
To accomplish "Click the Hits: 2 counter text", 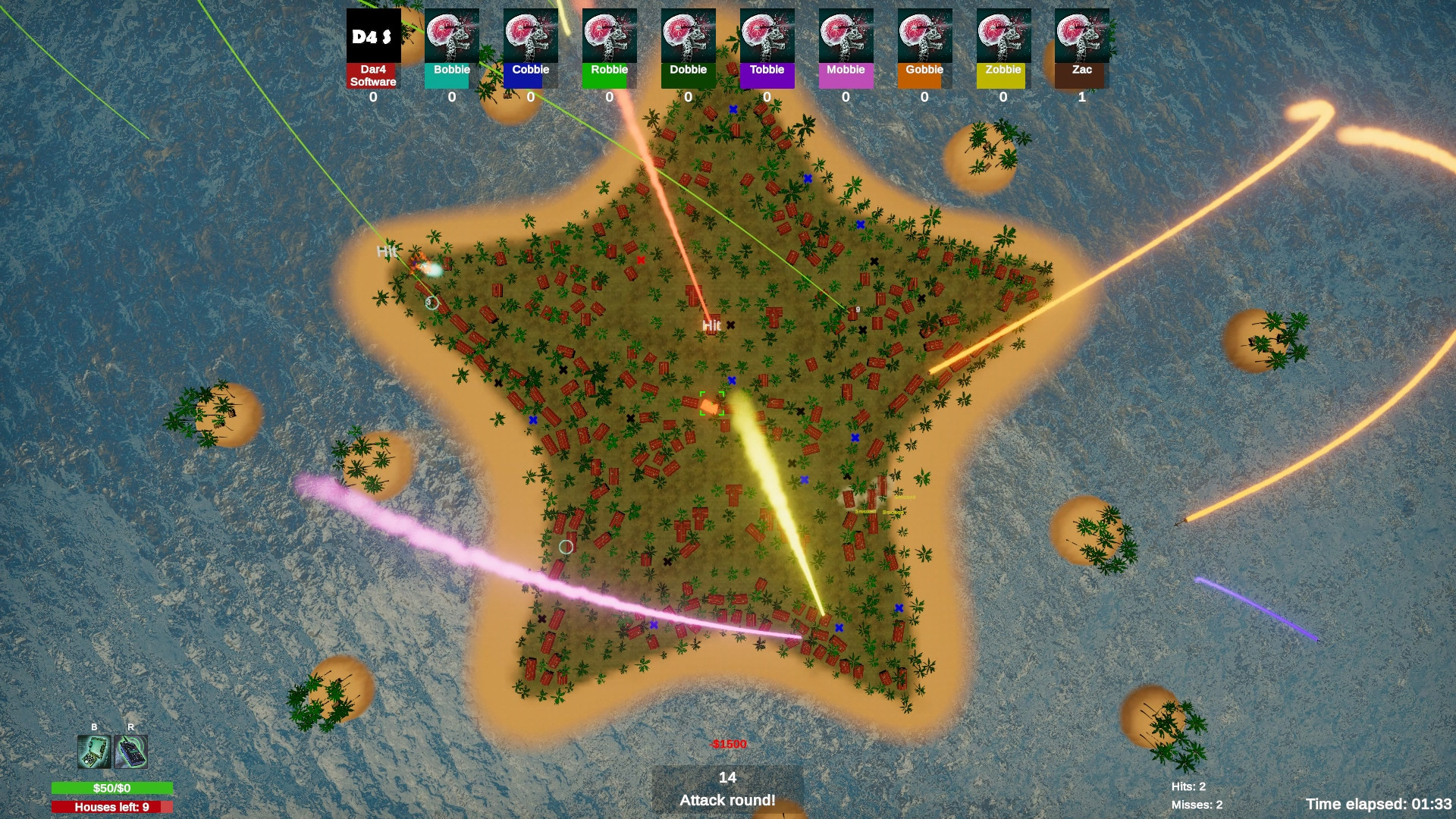I will coord(1188,786).
